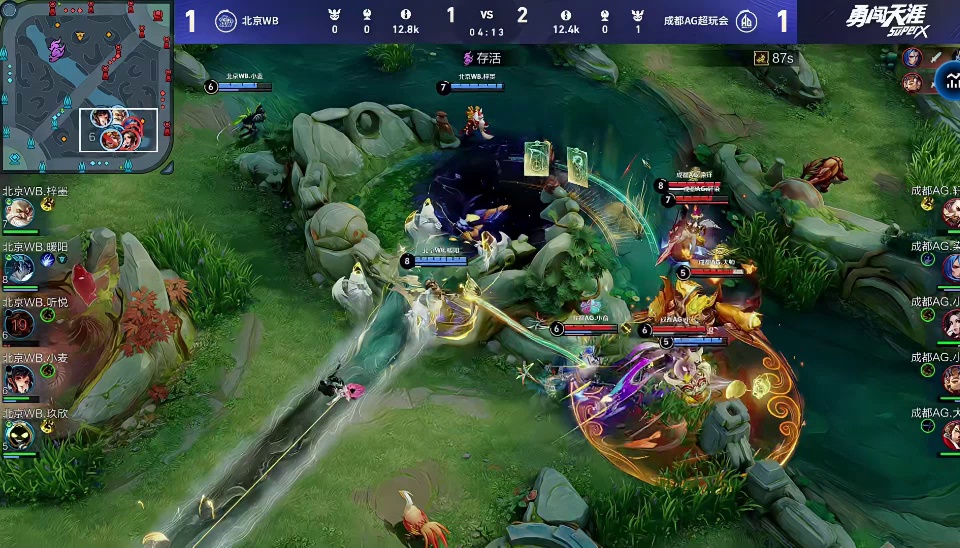Open the statistics chart panel button

click(x=945, y=78)
